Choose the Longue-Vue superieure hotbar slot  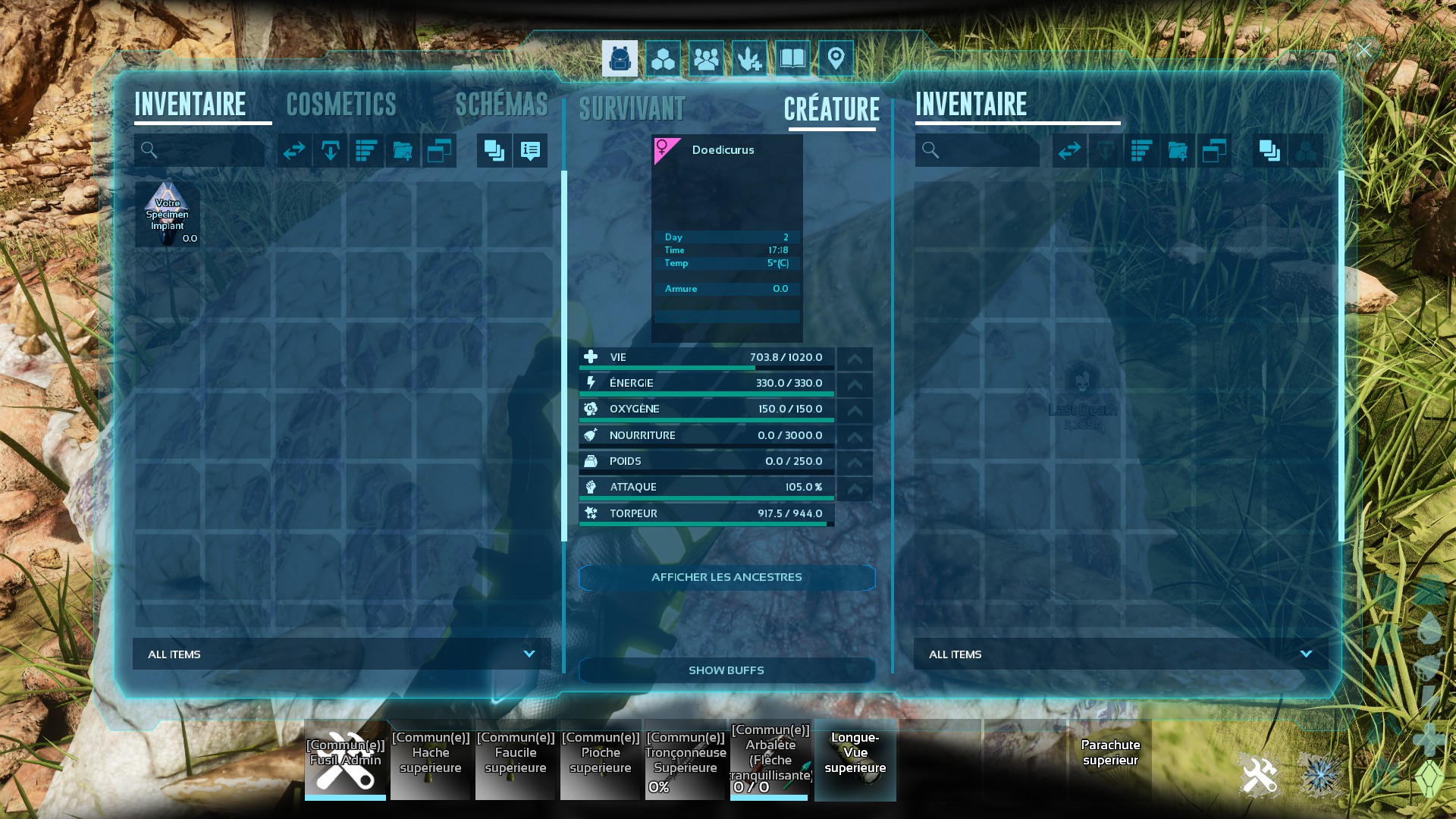pyautogui.click(x=855, y=760)
